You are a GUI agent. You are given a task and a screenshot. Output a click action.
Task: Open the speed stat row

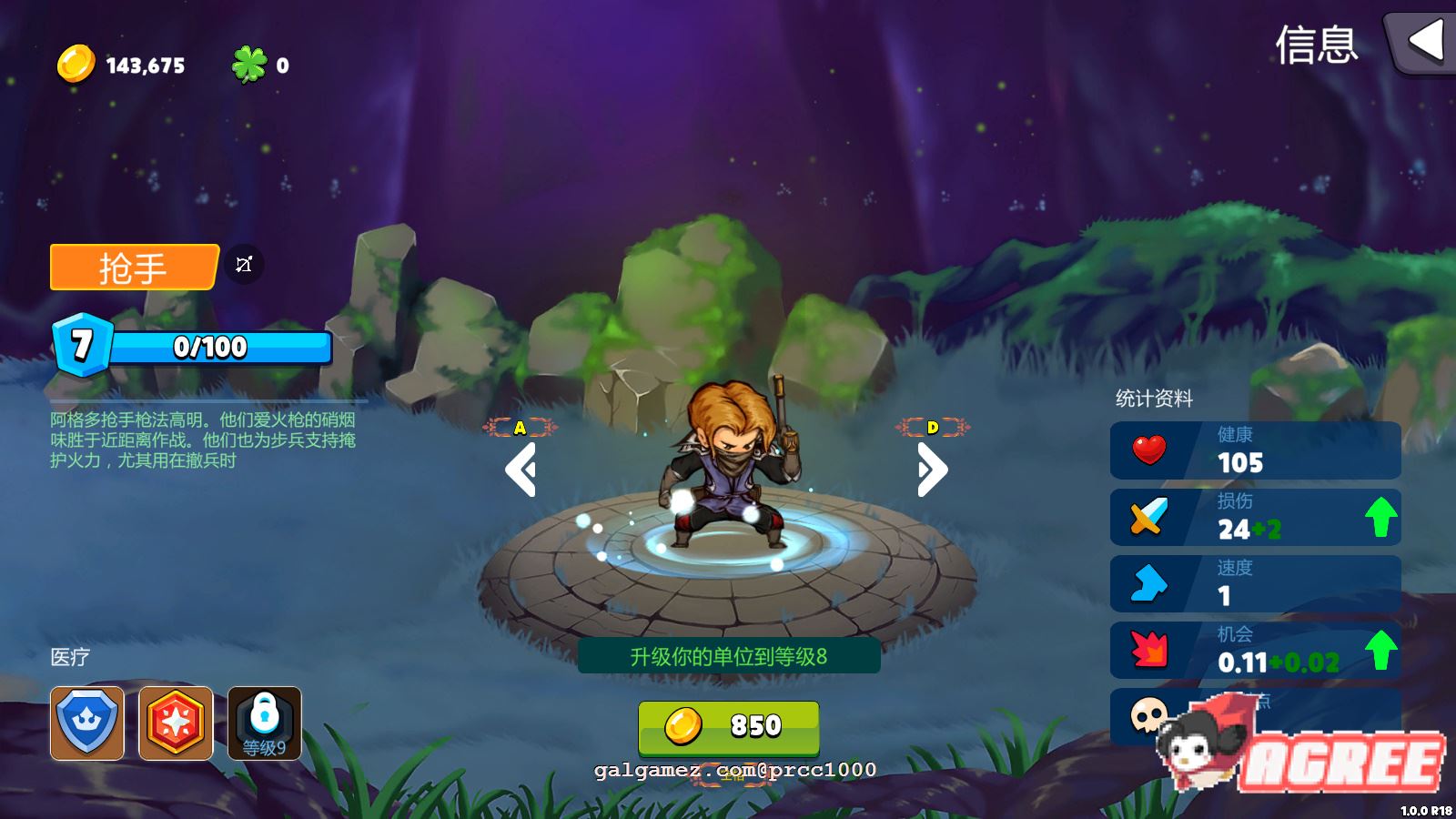pyautogui.click(x=1255, y=583)
